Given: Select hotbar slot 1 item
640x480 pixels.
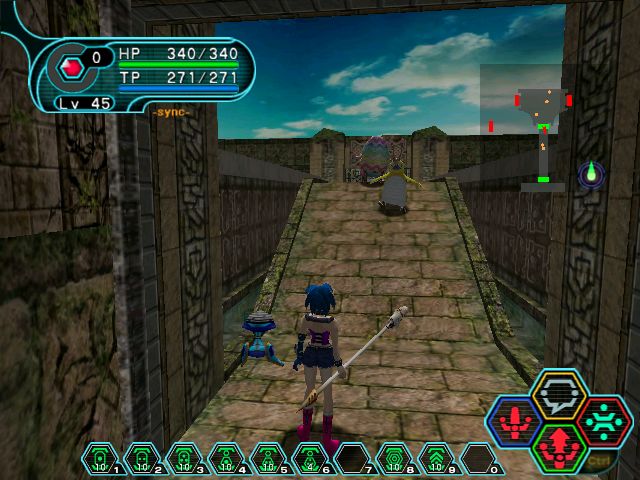Looking at the screenshot, I should pos(100,458).
